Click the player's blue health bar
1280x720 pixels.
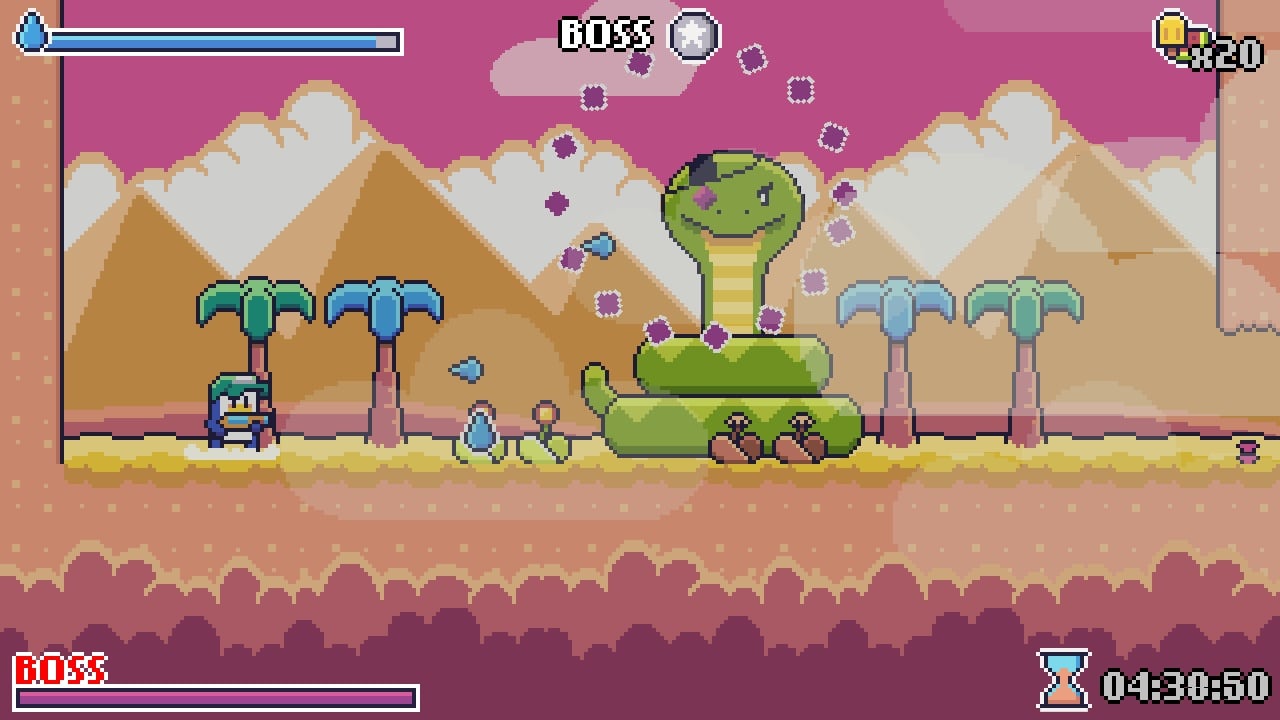tap(200, 40)
